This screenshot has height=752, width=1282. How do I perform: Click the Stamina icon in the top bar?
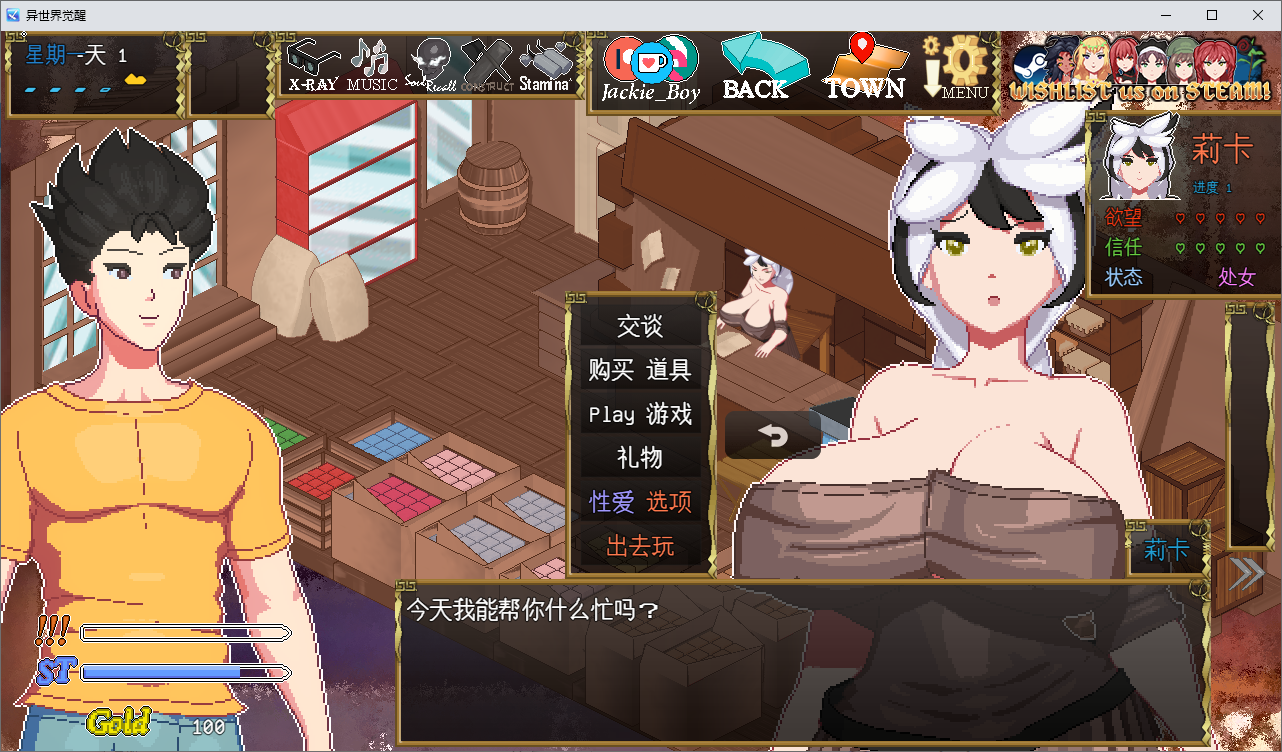545,66
